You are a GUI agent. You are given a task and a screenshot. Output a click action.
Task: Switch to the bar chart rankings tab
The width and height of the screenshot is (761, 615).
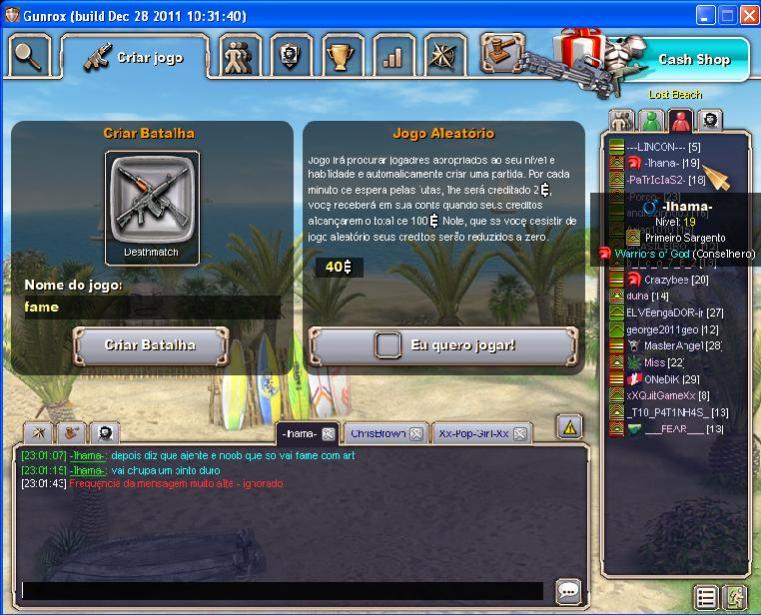[x=393, y=56]
